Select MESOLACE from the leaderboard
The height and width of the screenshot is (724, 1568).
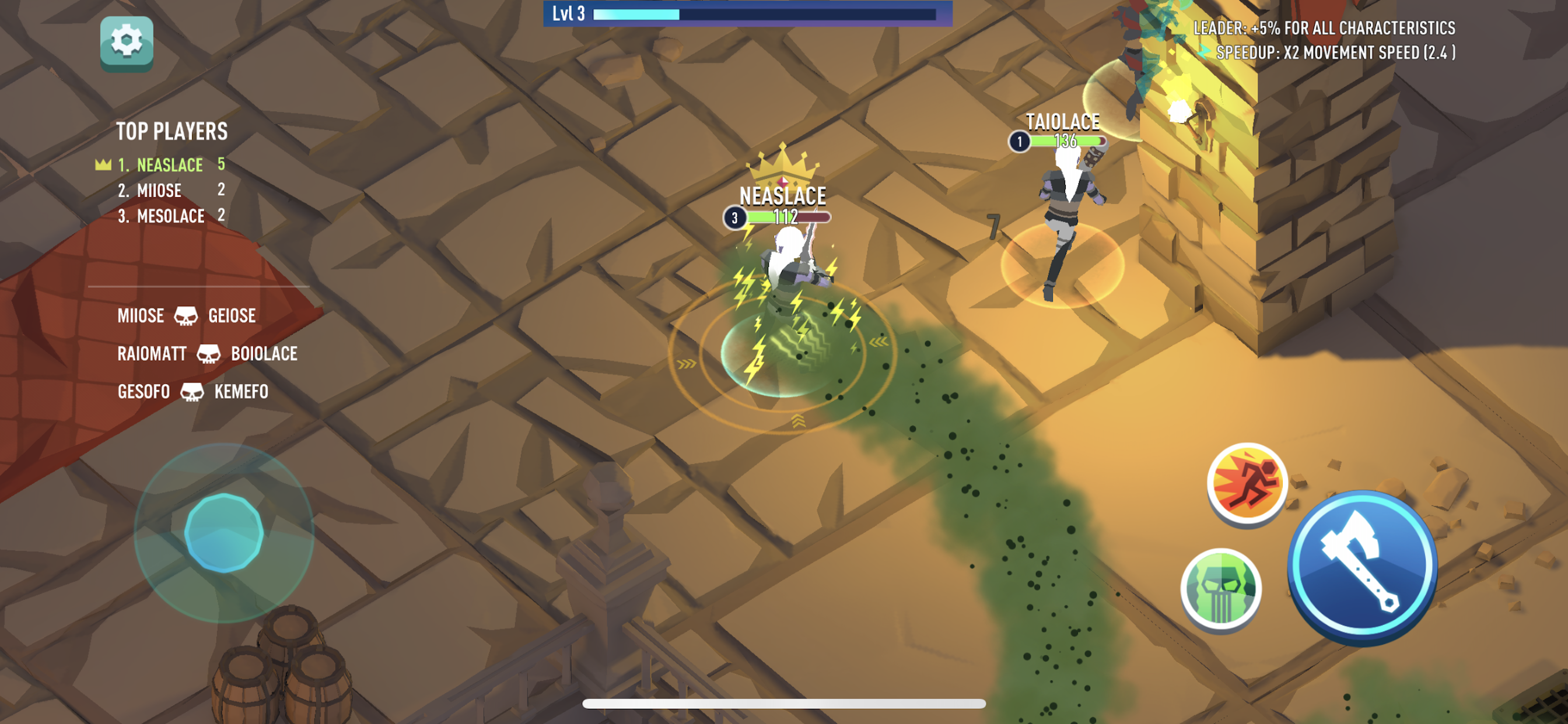(170, 215)
